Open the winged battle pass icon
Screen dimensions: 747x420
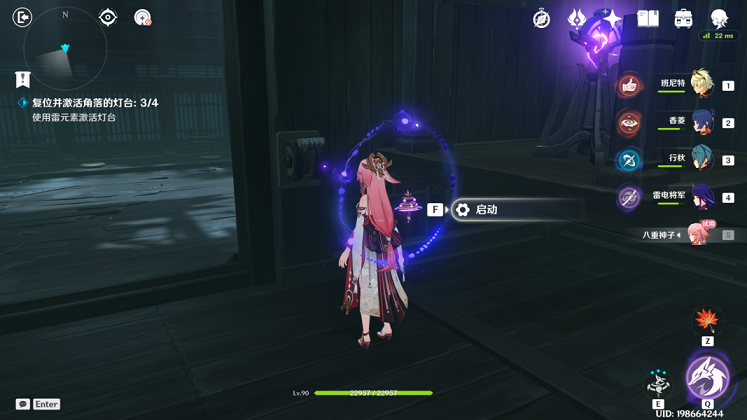577,18
